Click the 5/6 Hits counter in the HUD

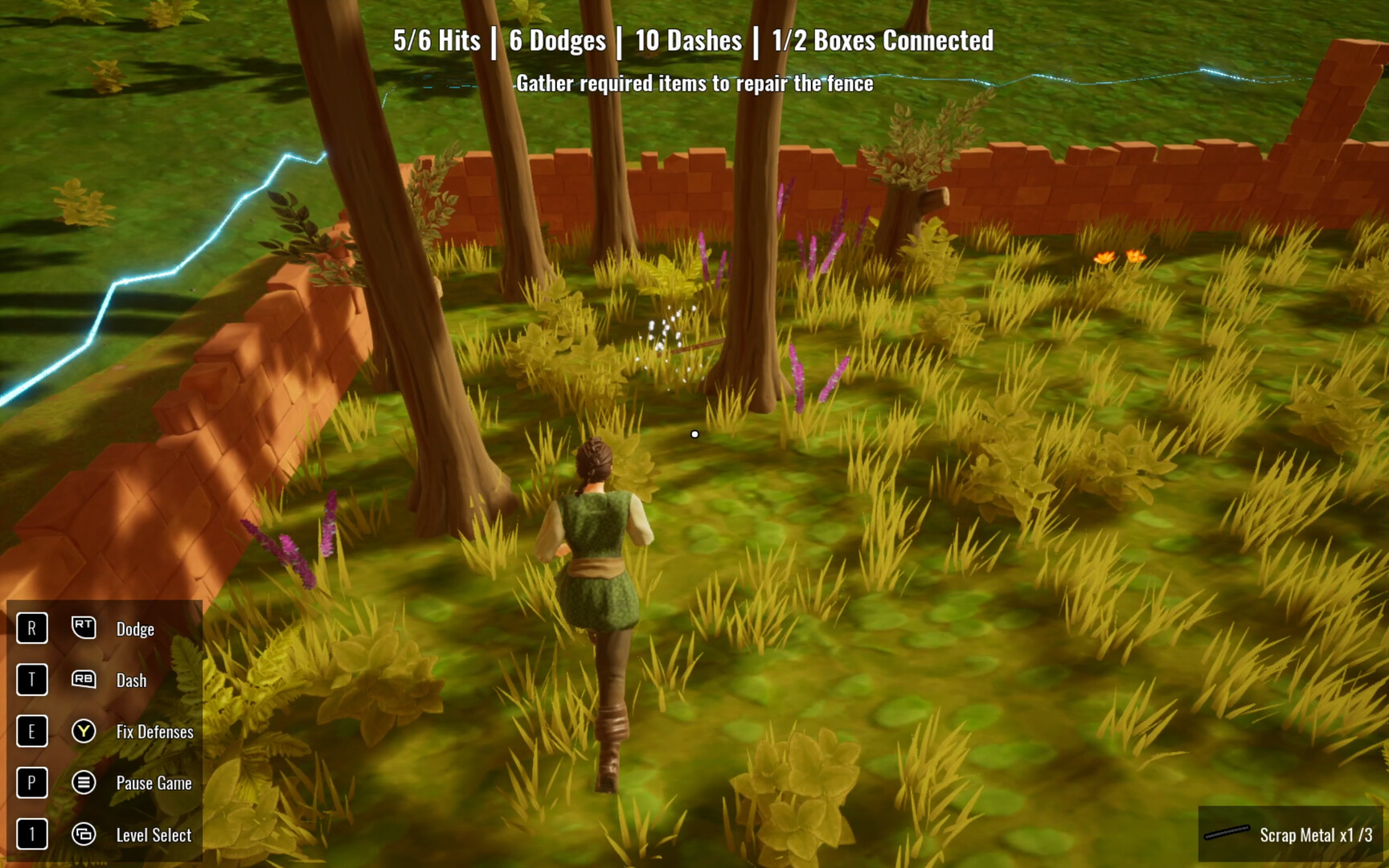(x=436, y=39)
